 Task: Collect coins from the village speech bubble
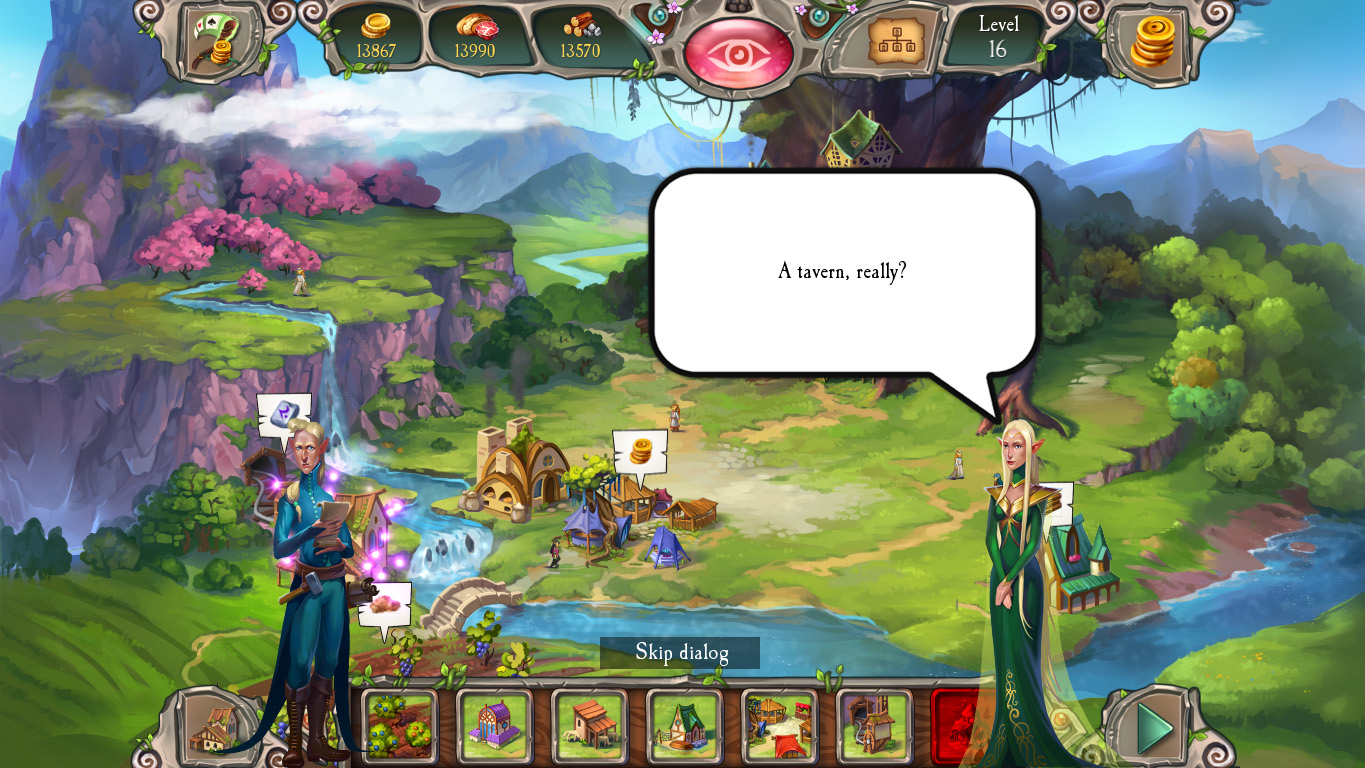[x=641, y=450]
